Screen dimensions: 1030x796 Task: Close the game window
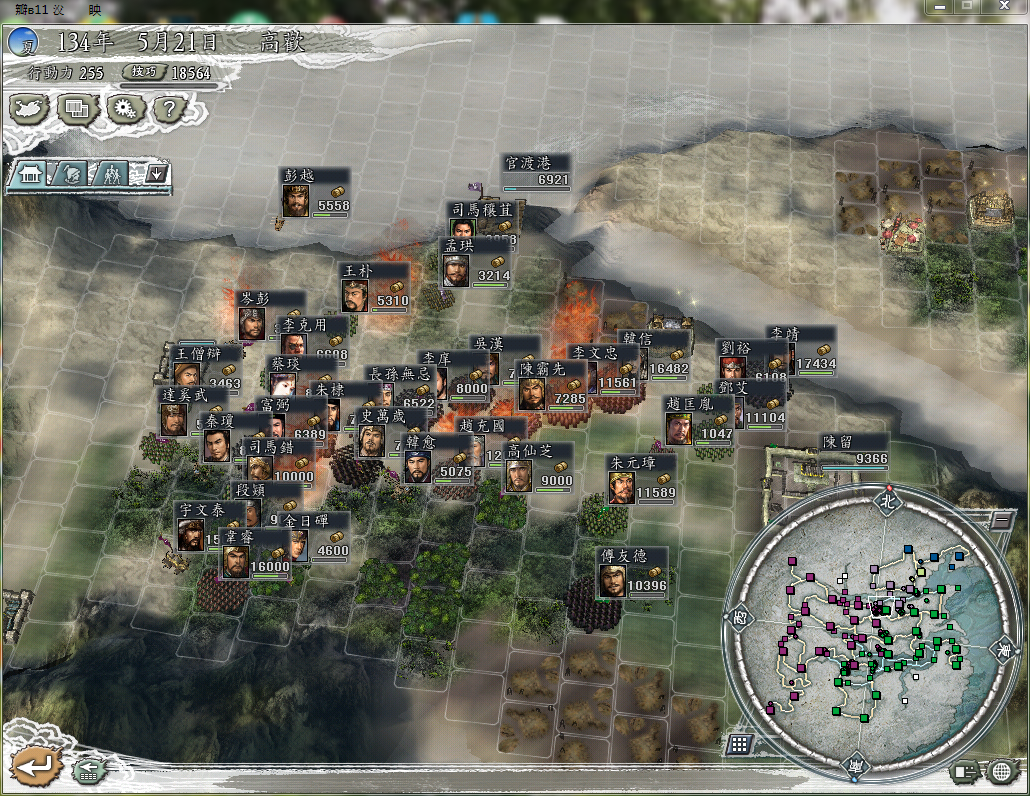1004,7
